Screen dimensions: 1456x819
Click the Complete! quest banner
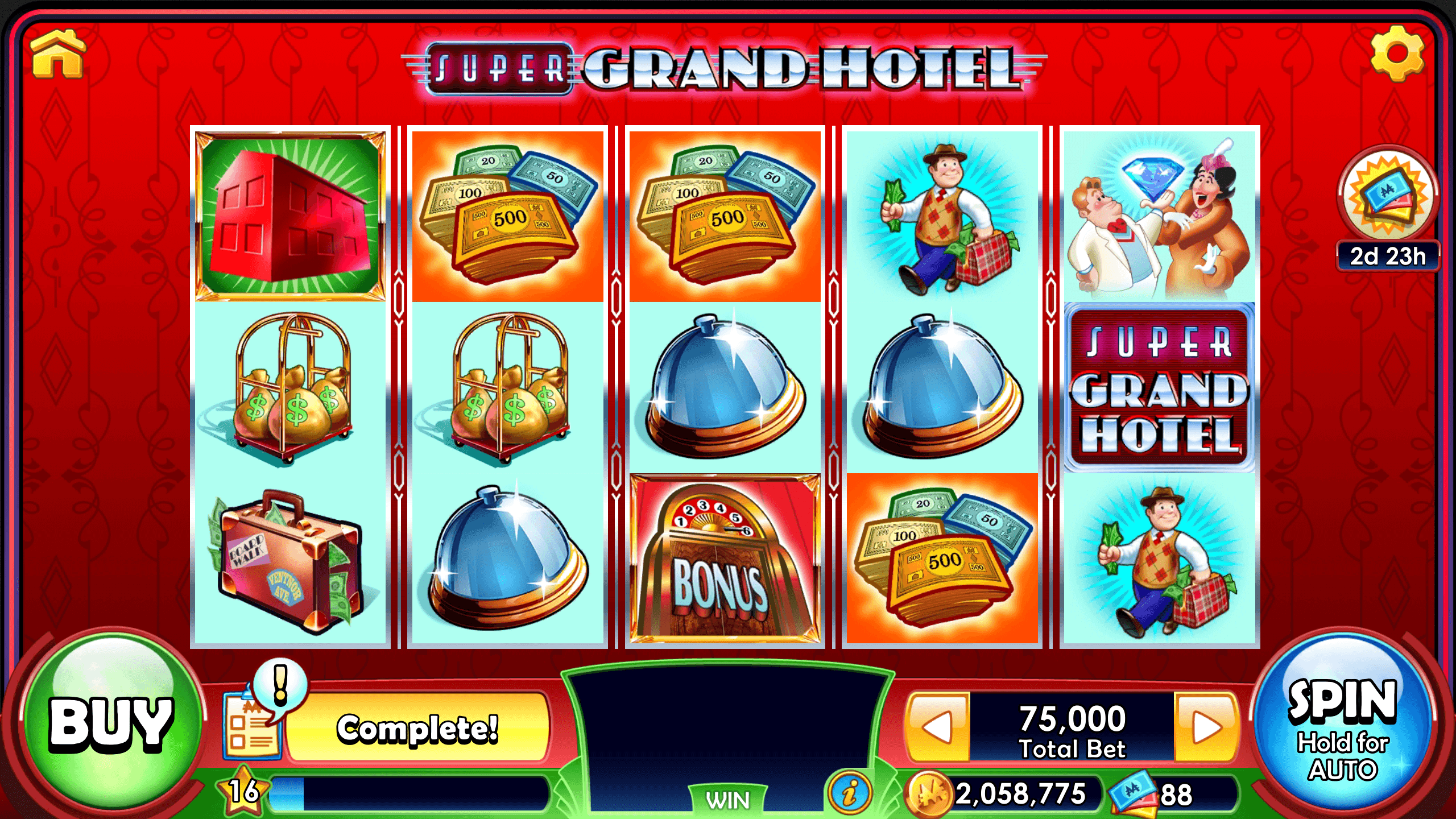tap(418, 726)
